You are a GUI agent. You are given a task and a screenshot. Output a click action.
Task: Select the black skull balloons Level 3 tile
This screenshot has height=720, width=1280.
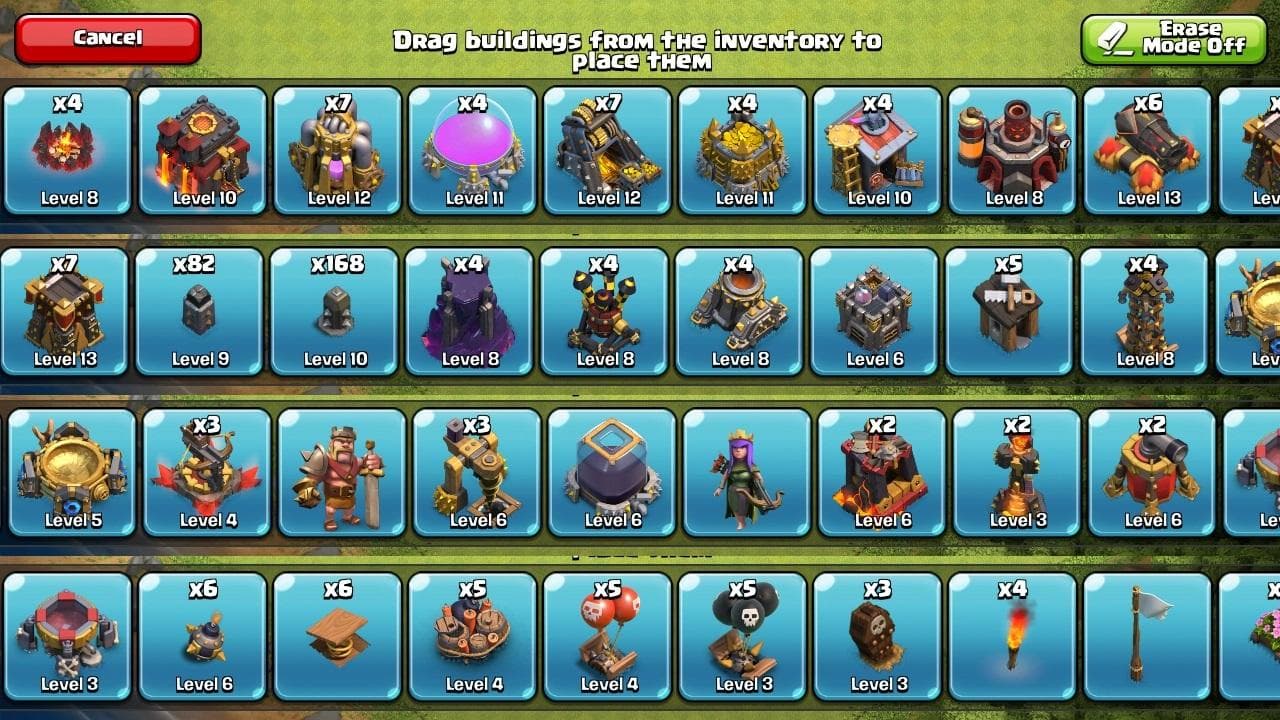tap(743, 636)
